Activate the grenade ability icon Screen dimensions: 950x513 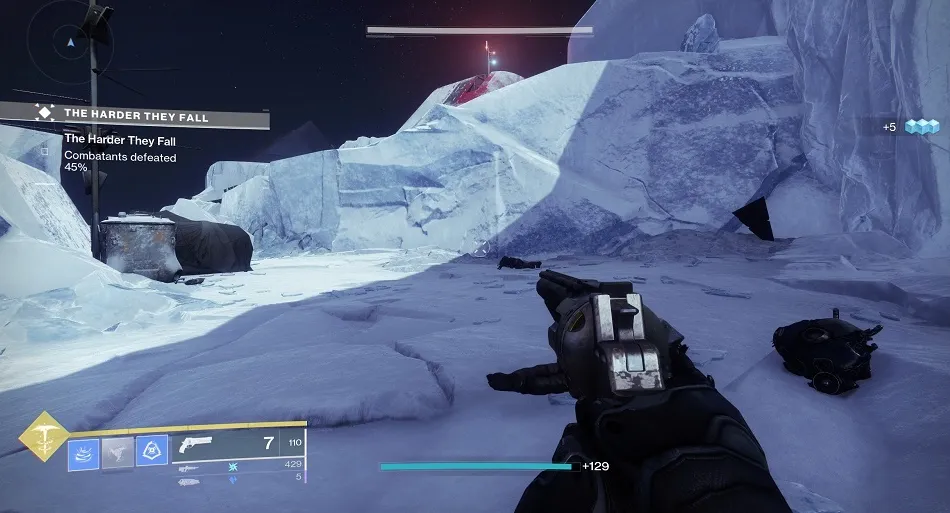pos(151,452)
